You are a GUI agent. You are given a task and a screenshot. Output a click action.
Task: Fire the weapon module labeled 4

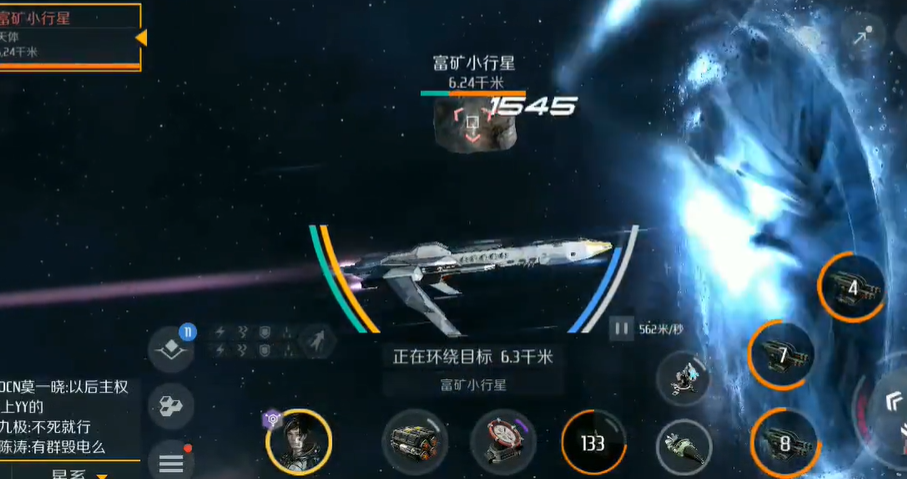coord(850,288)
